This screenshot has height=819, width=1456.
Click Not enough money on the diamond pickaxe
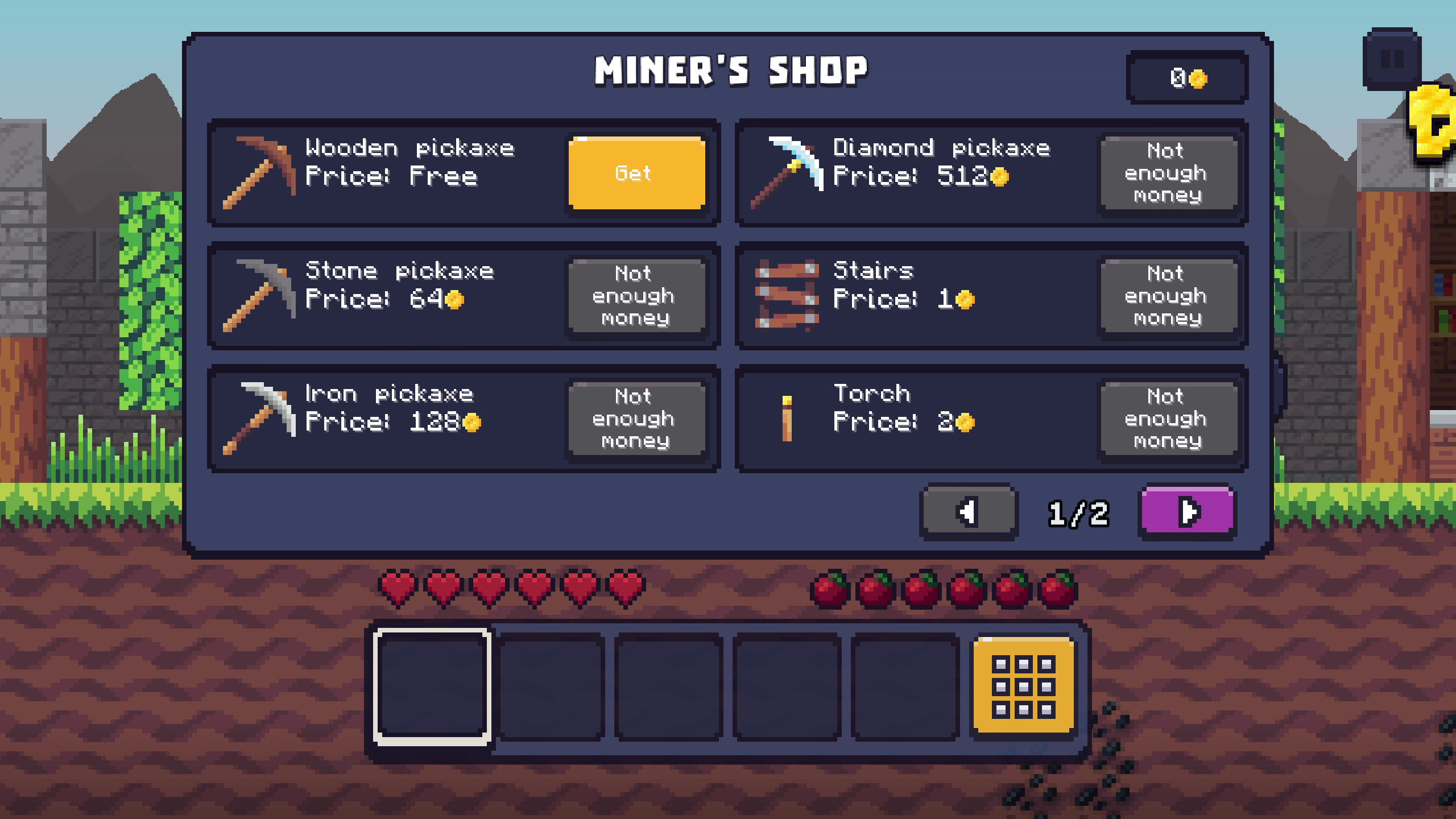[1169, 173]
